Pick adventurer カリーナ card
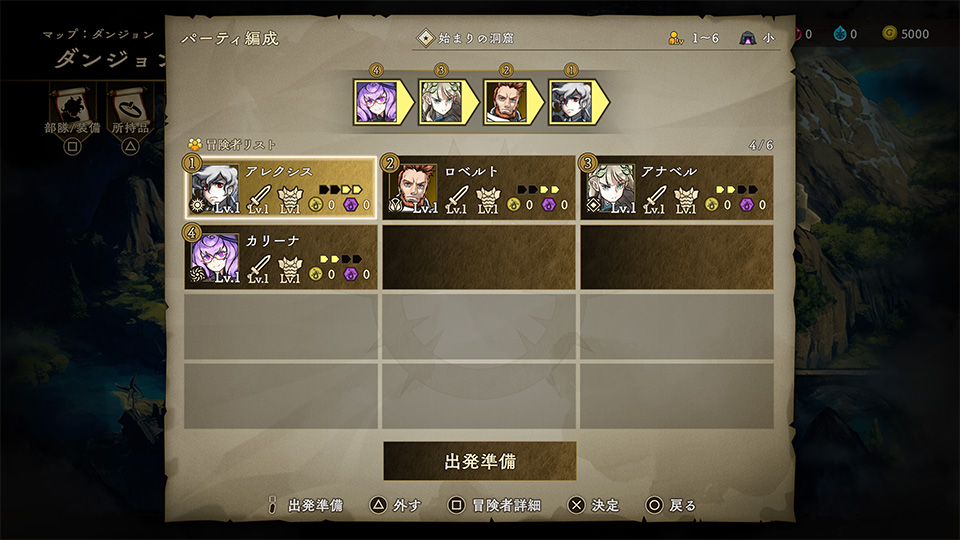The width and height of the screenshot is (960, 540). pyautogui.click(x=281, y=257)
